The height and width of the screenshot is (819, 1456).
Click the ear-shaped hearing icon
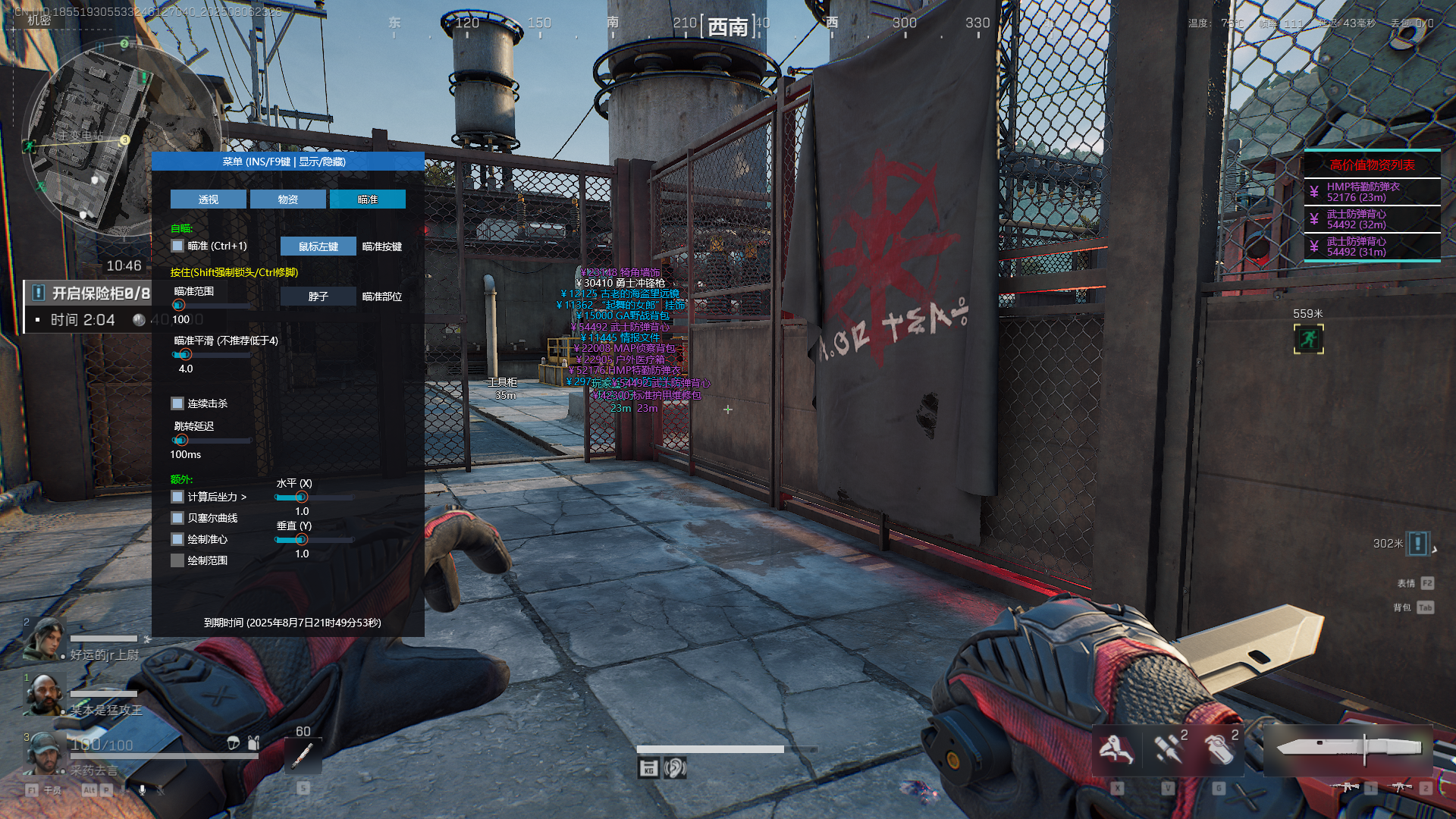[674, 768]
